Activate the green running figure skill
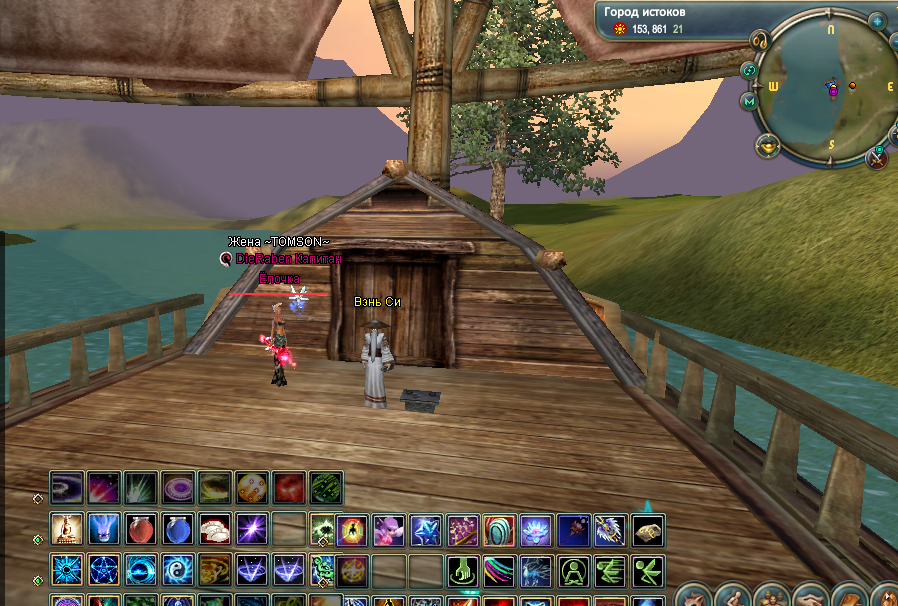 pyautogui.click(x=610, y=571)
